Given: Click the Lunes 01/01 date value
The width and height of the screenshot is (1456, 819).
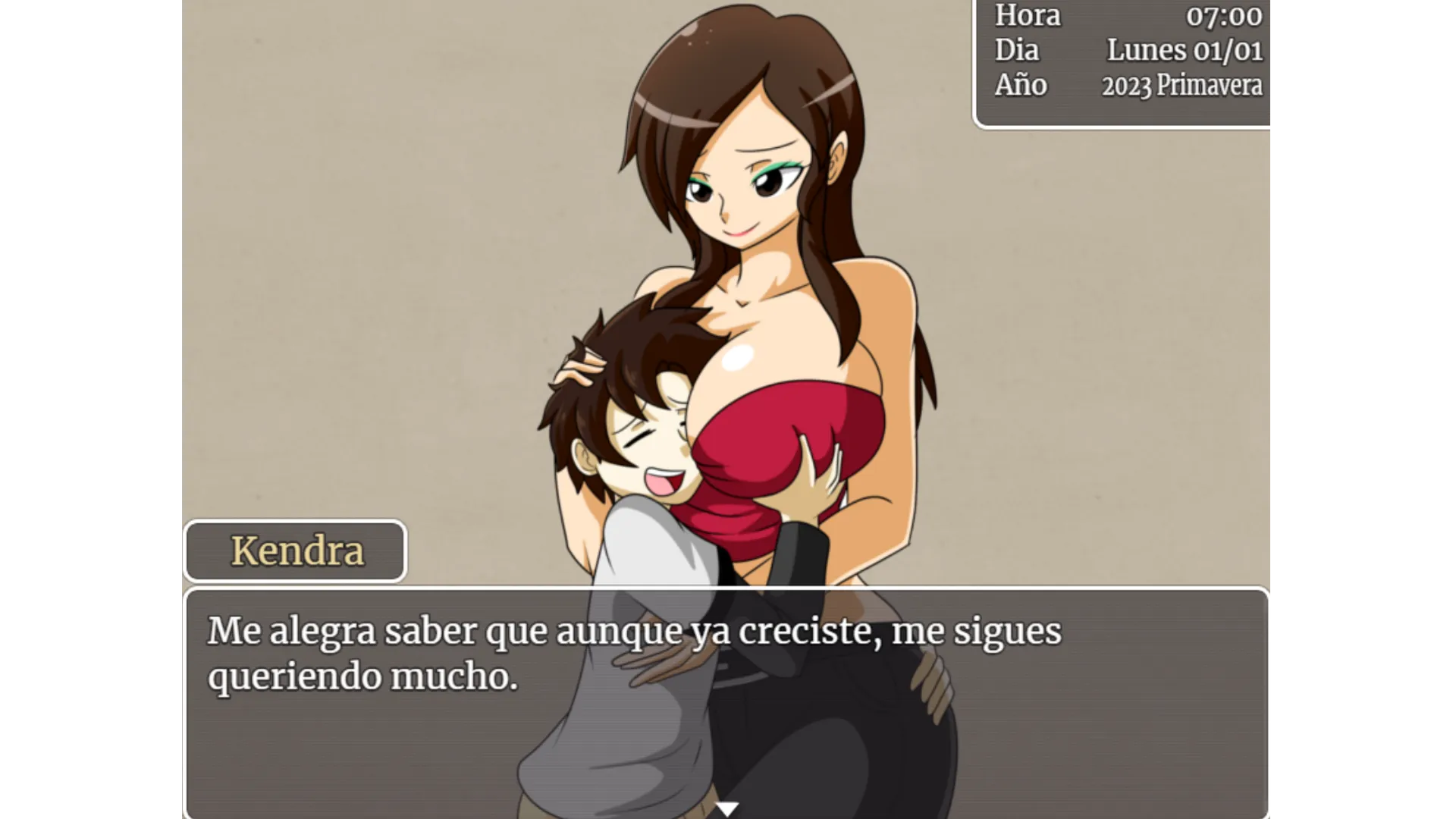Looking at the screenshot, I should click(1185, 51).
